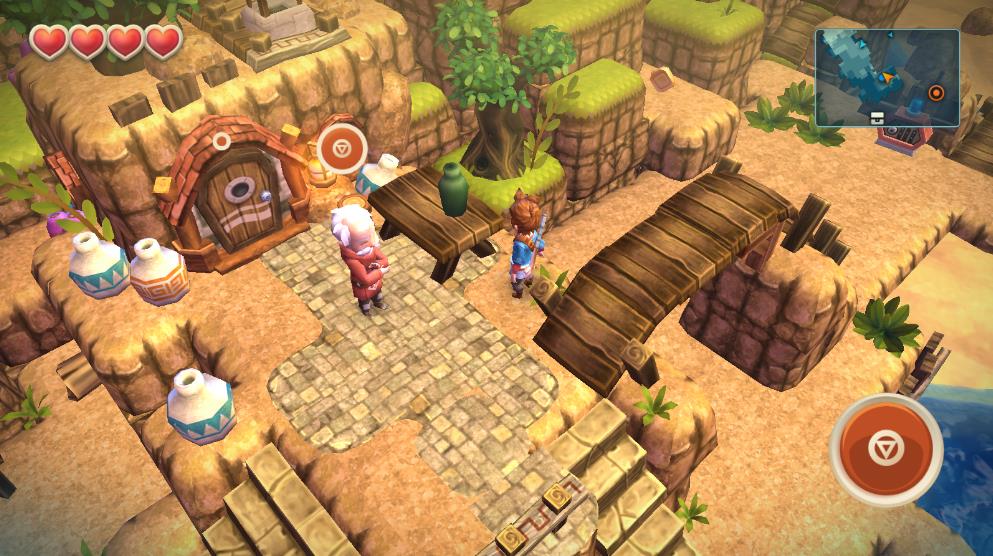Open the minimap in the corner

coord(887,77)
